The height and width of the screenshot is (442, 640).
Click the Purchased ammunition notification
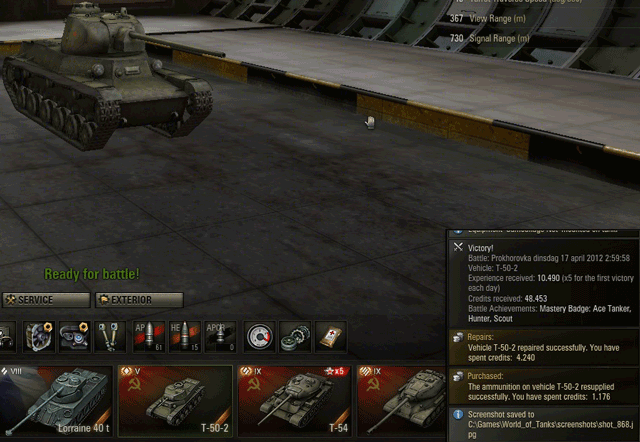(540, 385)
